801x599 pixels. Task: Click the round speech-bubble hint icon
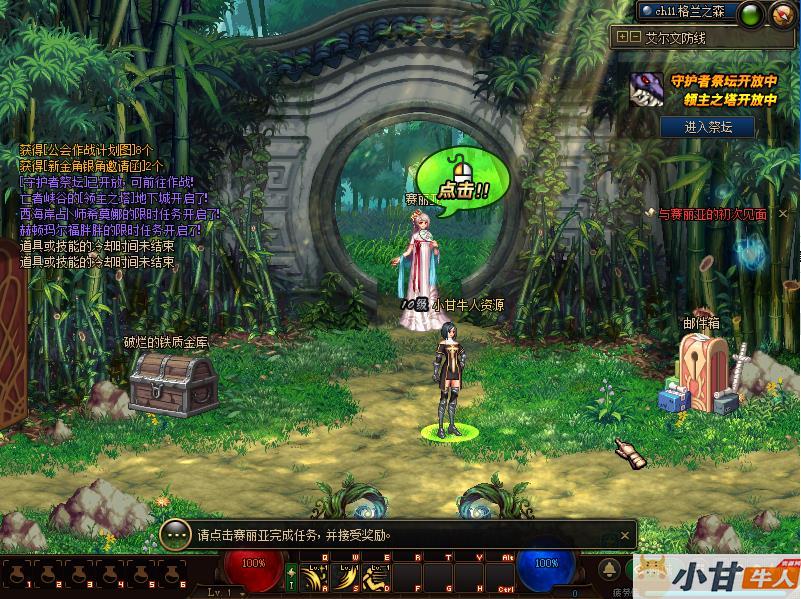[x=175, y=535]
